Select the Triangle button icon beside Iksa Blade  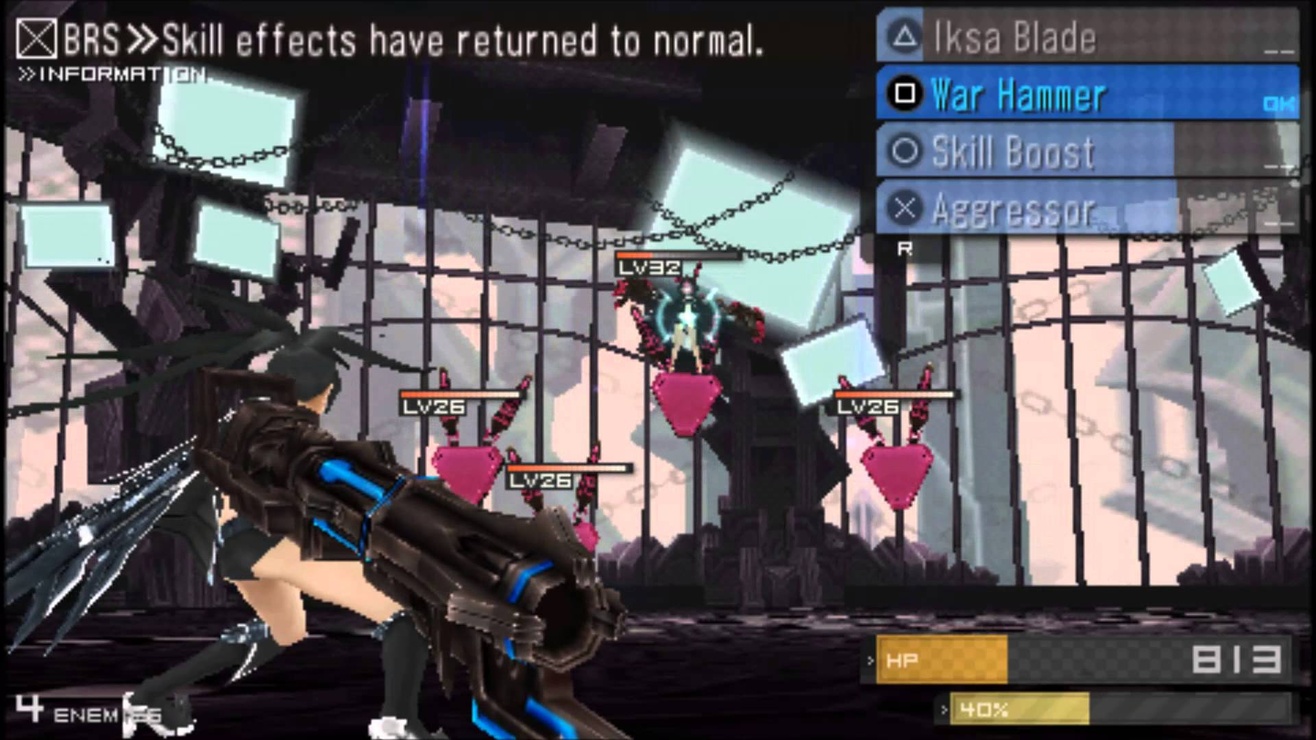[905, 36]
